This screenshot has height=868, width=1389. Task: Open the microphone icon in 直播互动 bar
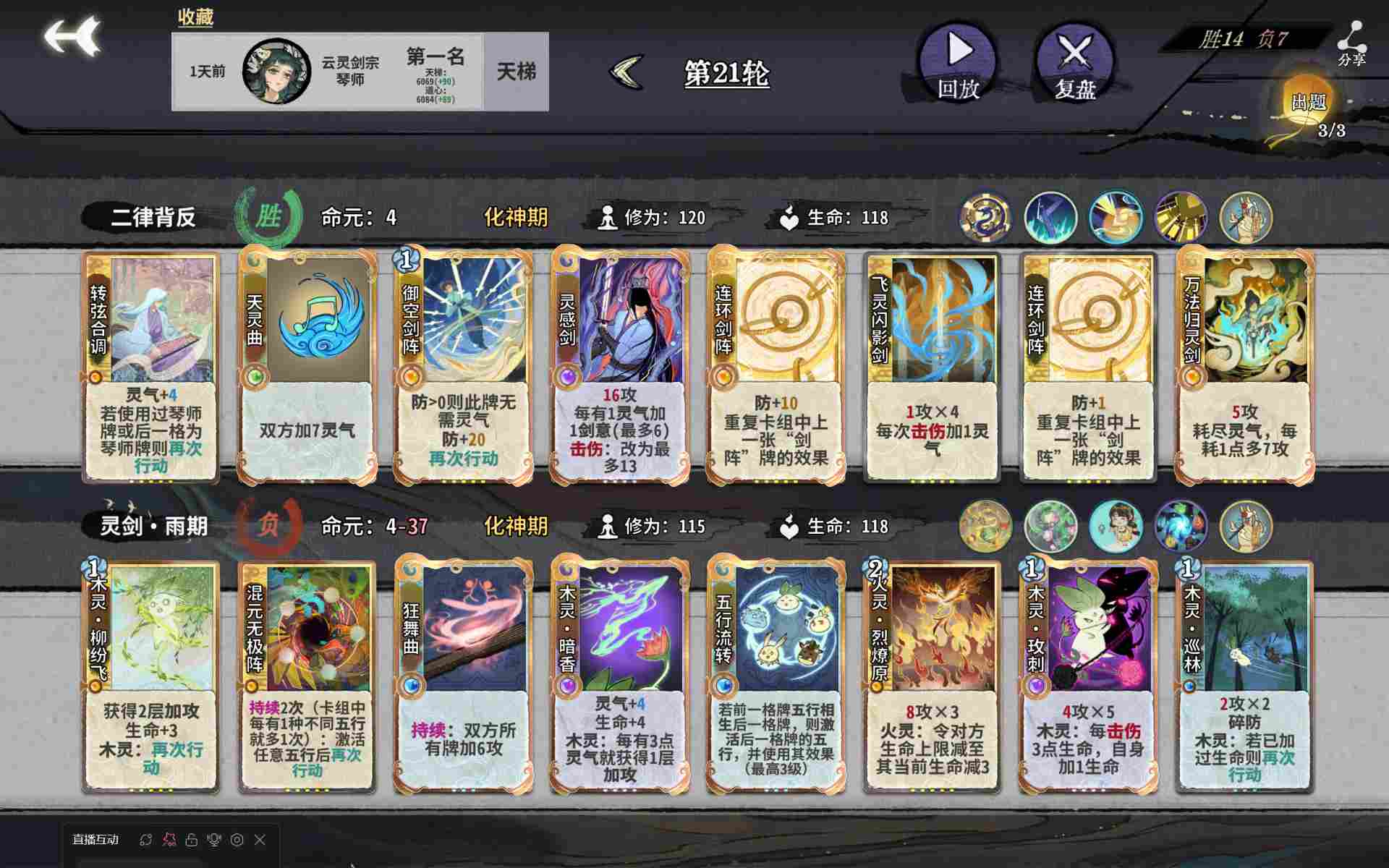pos(214,841)
